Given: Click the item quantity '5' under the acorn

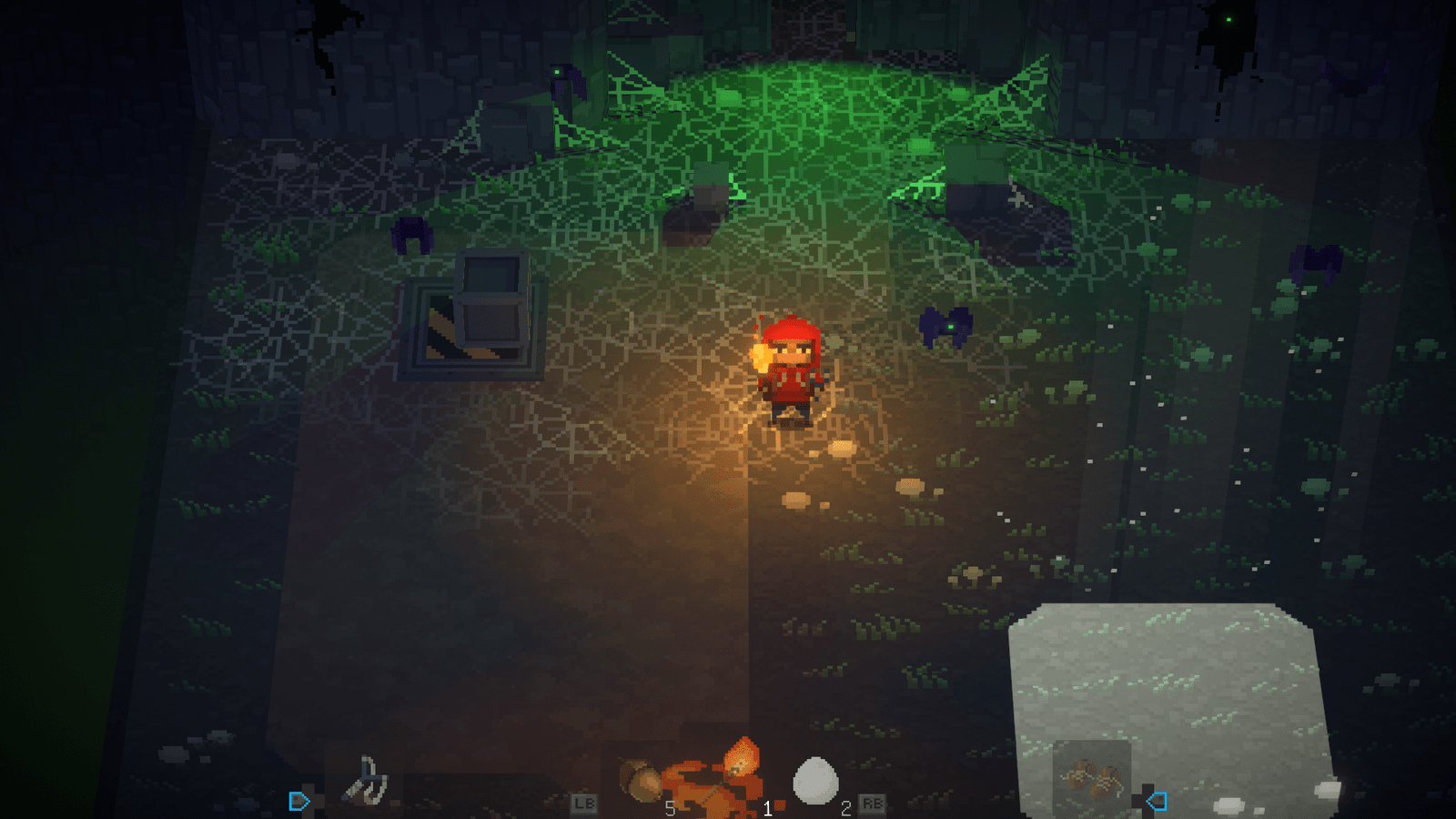Looking at the screenshot, I should click(671, 808).
